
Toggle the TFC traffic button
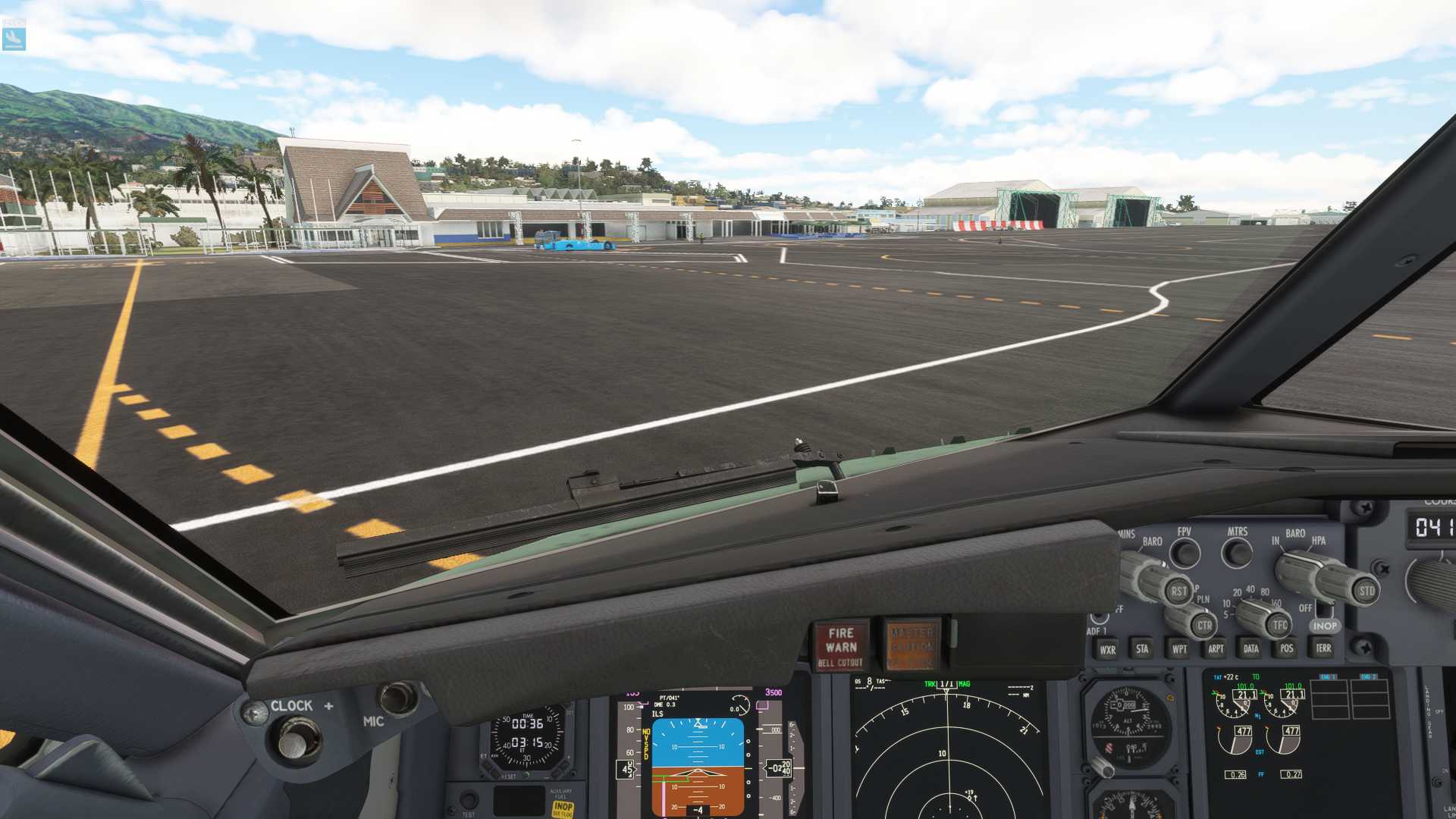pyautogui.click(x=1279, y=626)
